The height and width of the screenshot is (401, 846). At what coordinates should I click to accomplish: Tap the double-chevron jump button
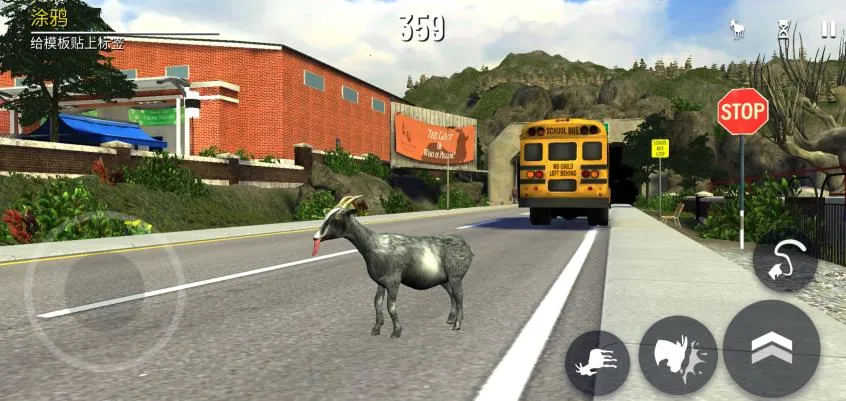771,348
